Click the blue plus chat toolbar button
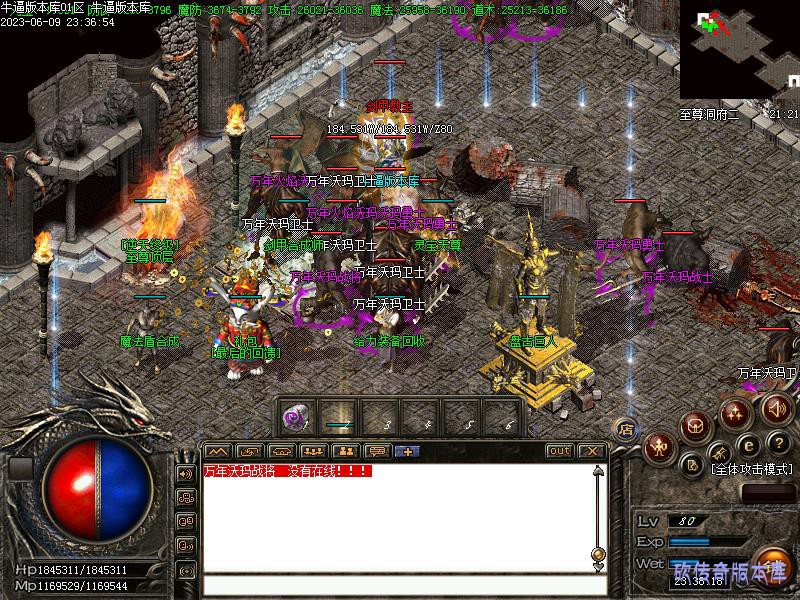The width and height of the screenshot is (800, 600). click(408, 451)
